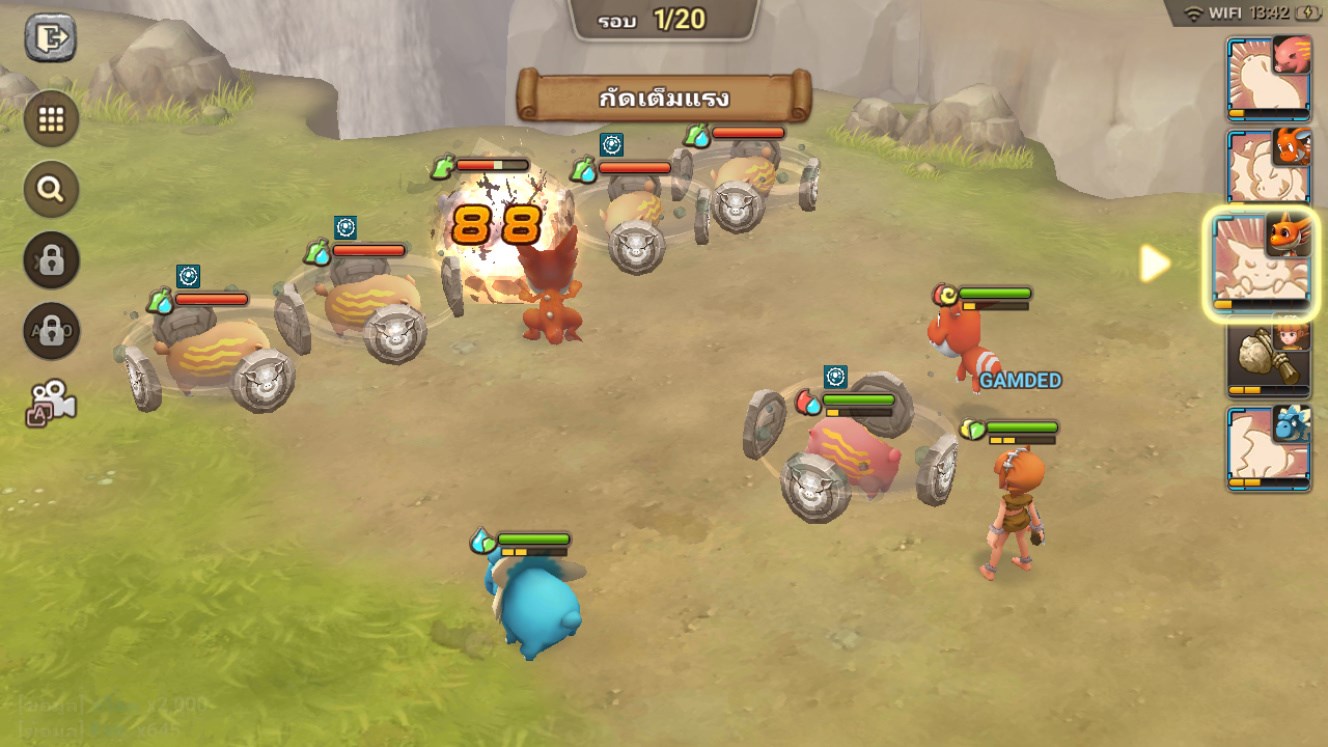
Task: Select the blue creature turn-order card
Action: click(1268, 448)
